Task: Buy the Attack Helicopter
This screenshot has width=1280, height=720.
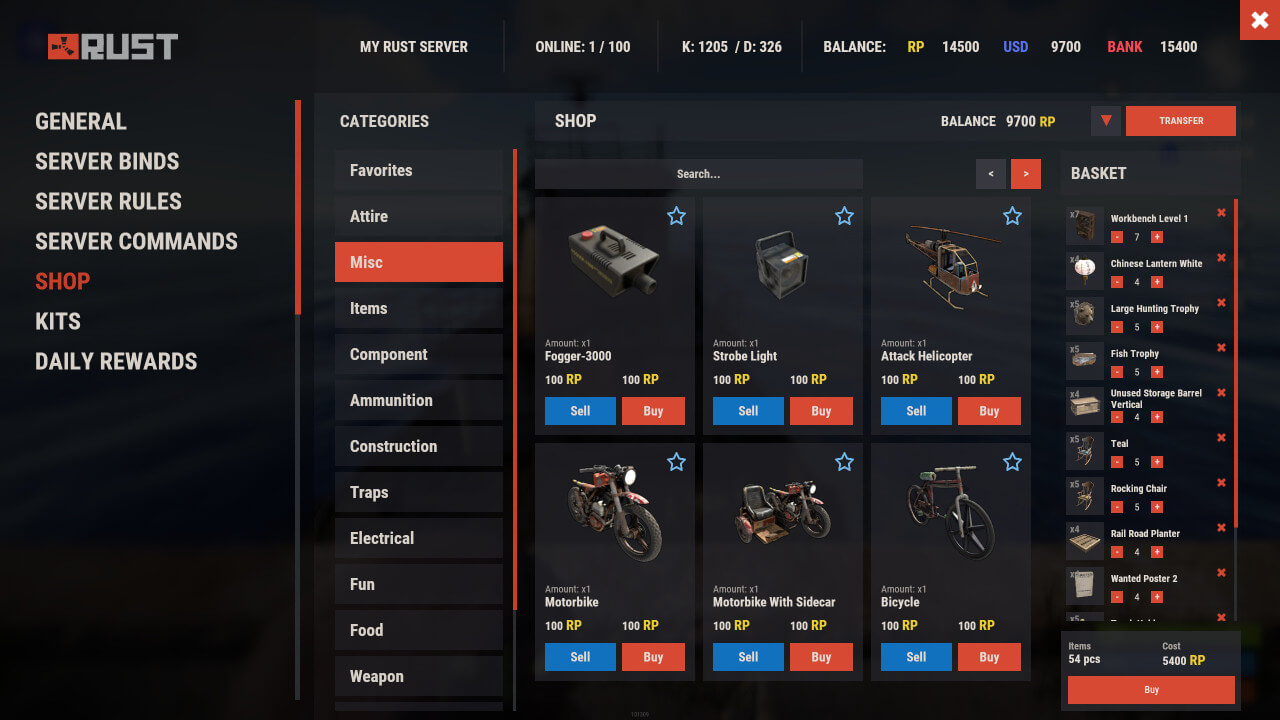Action: click(x=989, y=411)
